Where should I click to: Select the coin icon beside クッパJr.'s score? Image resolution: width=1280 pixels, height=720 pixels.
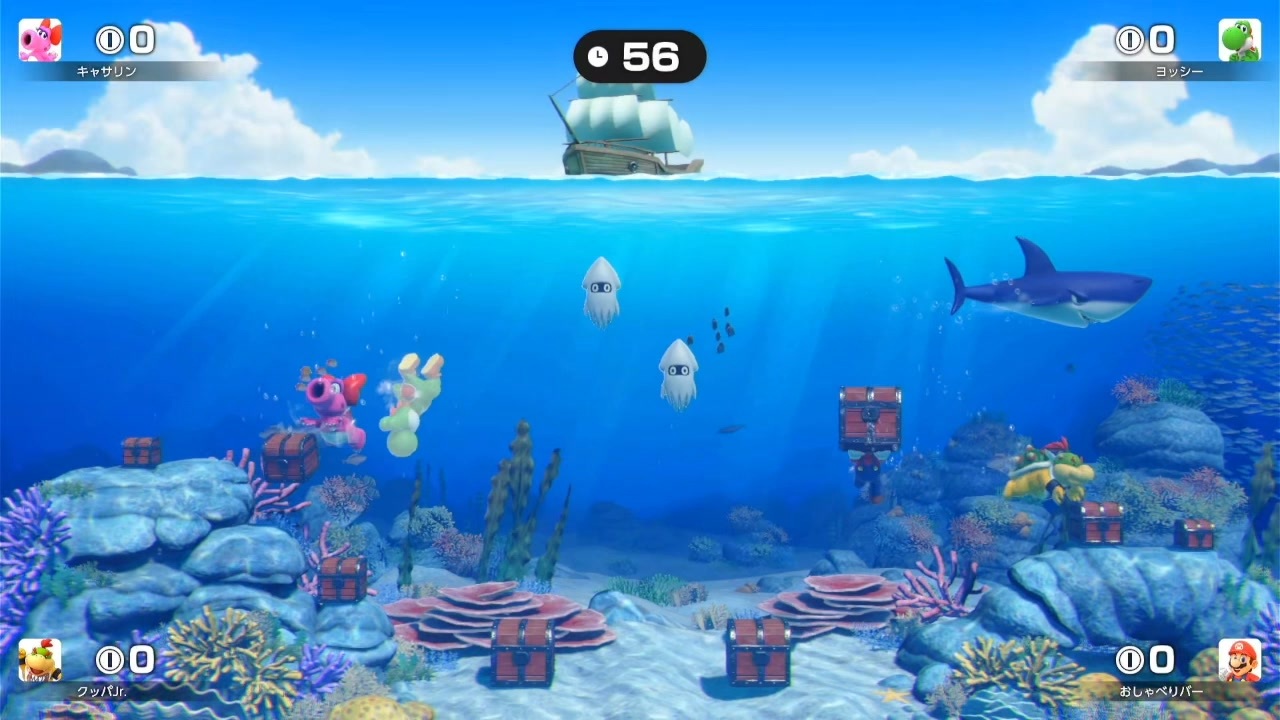(110, 660)
